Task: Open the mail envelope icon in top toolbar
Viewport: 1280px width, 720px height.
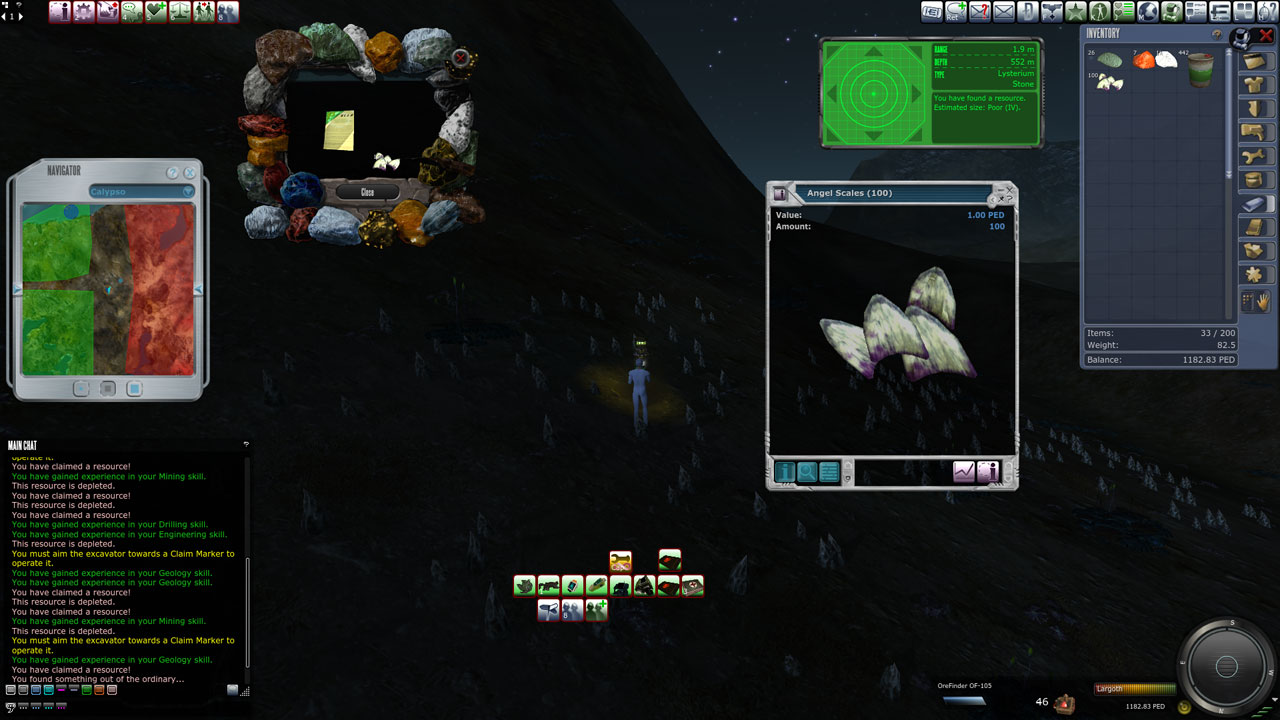Action: tap(1003, 12)
